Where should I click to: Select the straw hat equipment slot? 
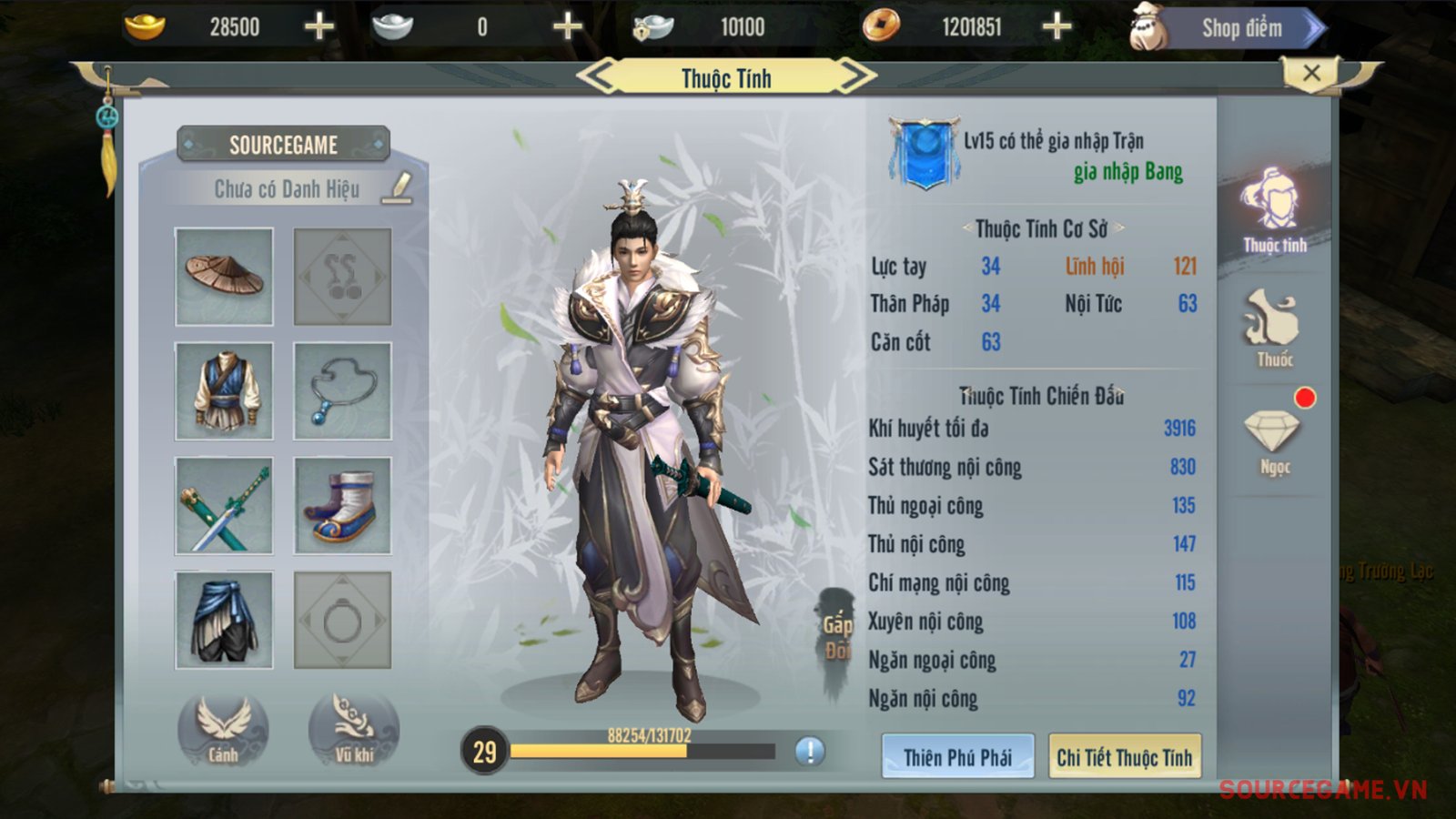point(224,277)
